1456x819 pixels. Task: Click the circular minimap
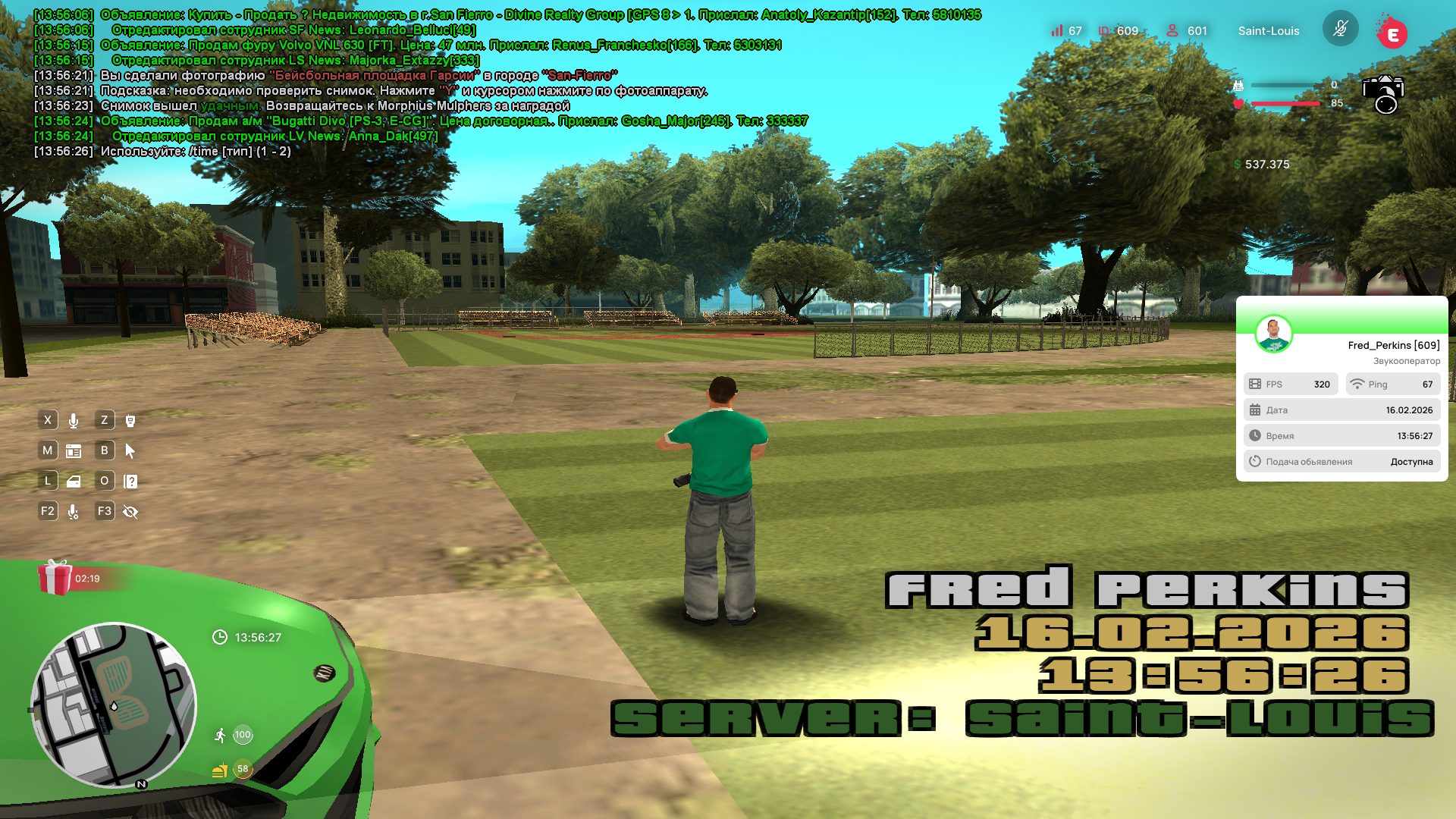pyautogui.click(x=114, y=705)
